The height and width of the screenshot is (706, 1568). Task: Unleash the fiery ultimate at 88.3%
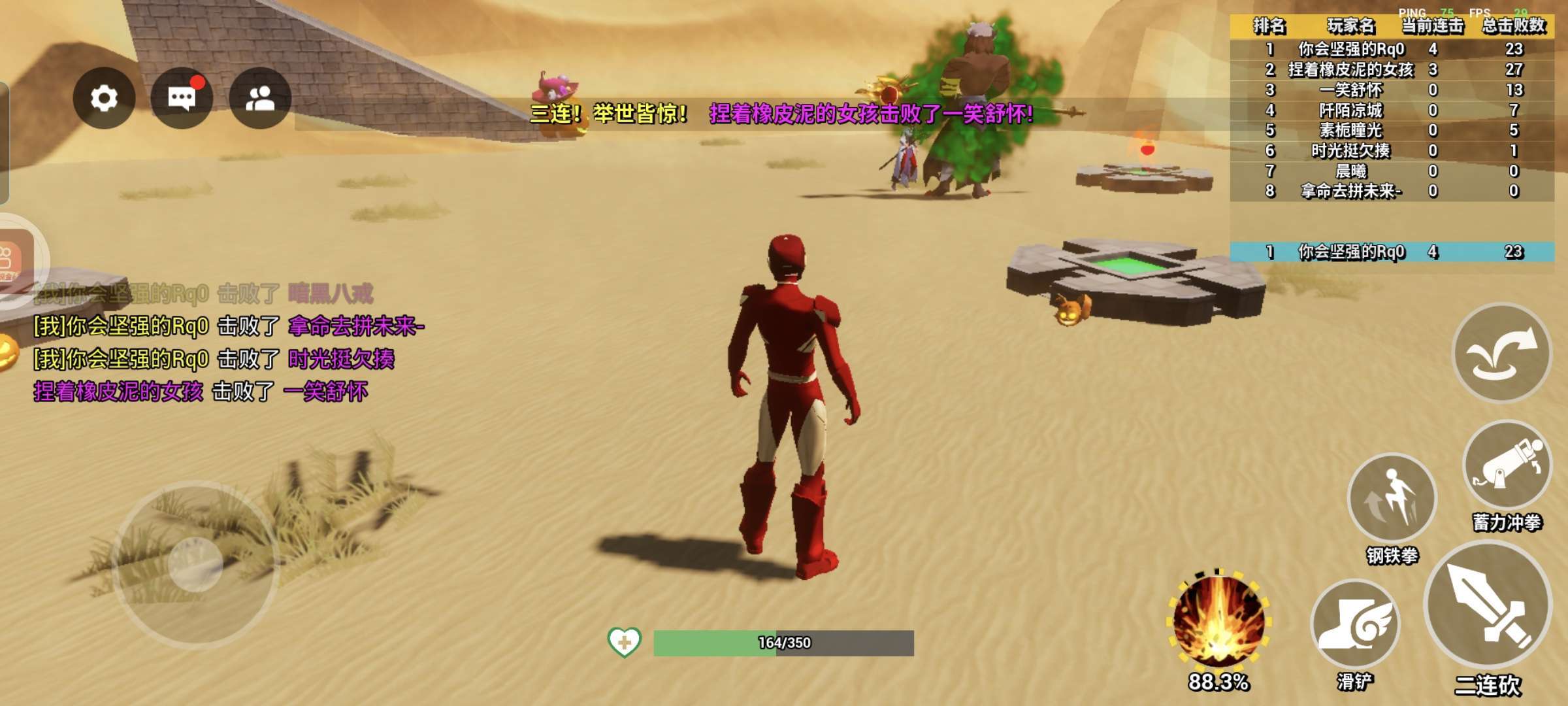pyautogui.click(x=1218, y=620)
